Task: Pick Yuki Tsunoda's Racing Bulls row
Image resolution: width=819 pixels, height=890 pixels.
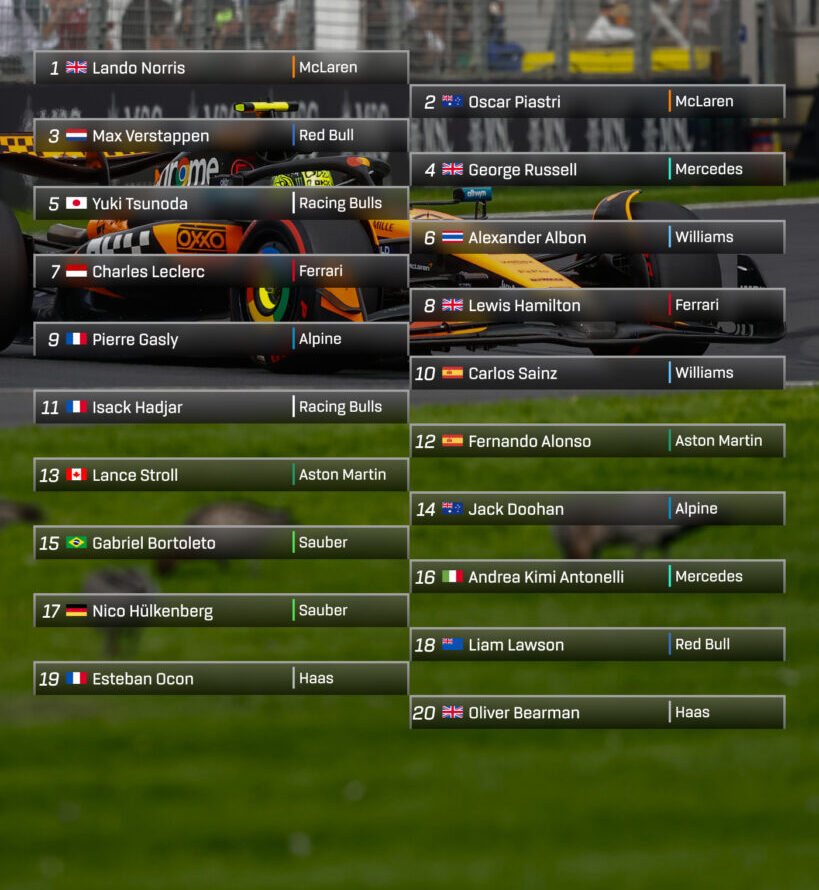Action: click(220, 204)
